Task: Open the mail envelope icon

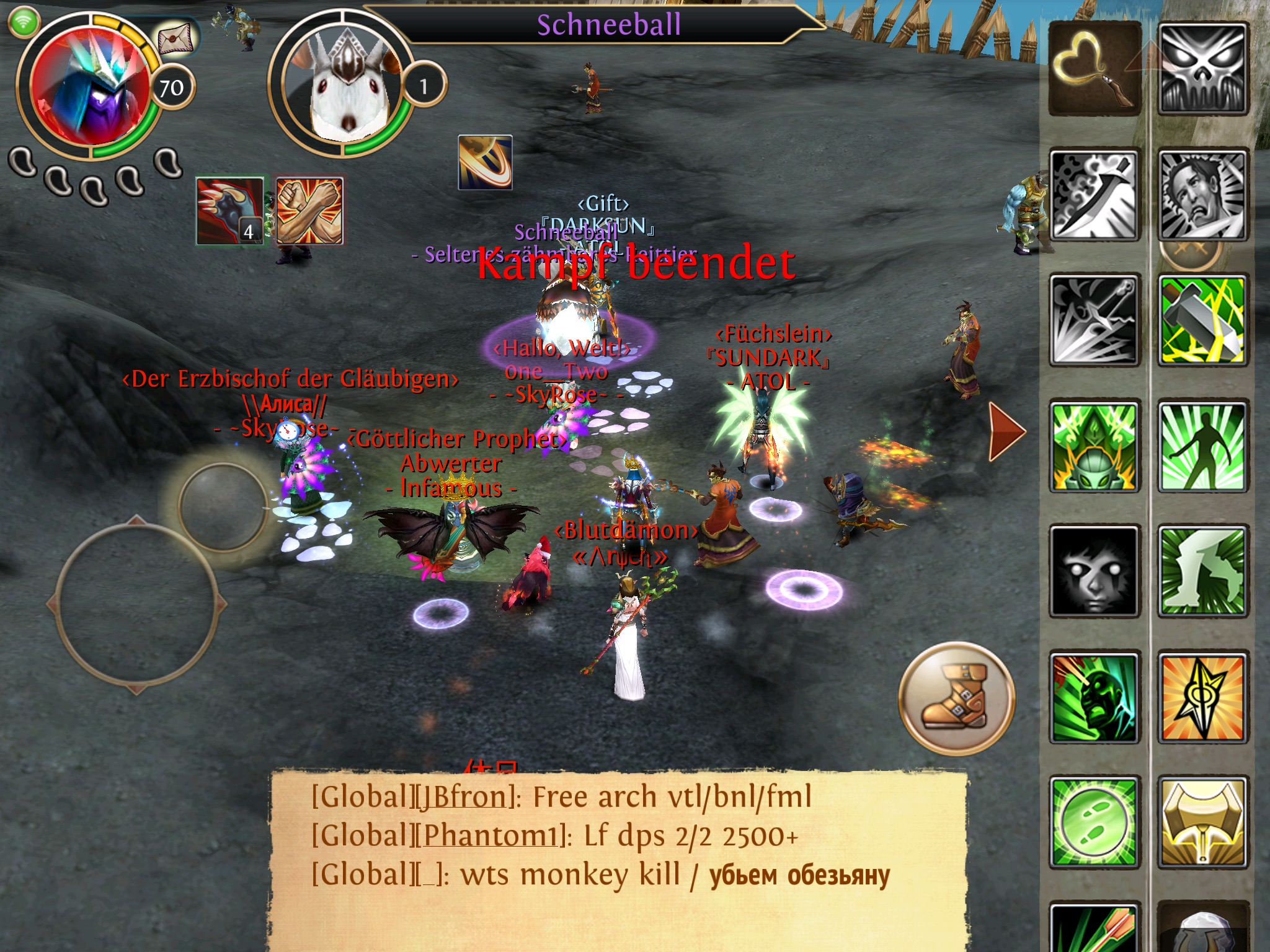Action: pyautogui.click(x=174, y=39)
